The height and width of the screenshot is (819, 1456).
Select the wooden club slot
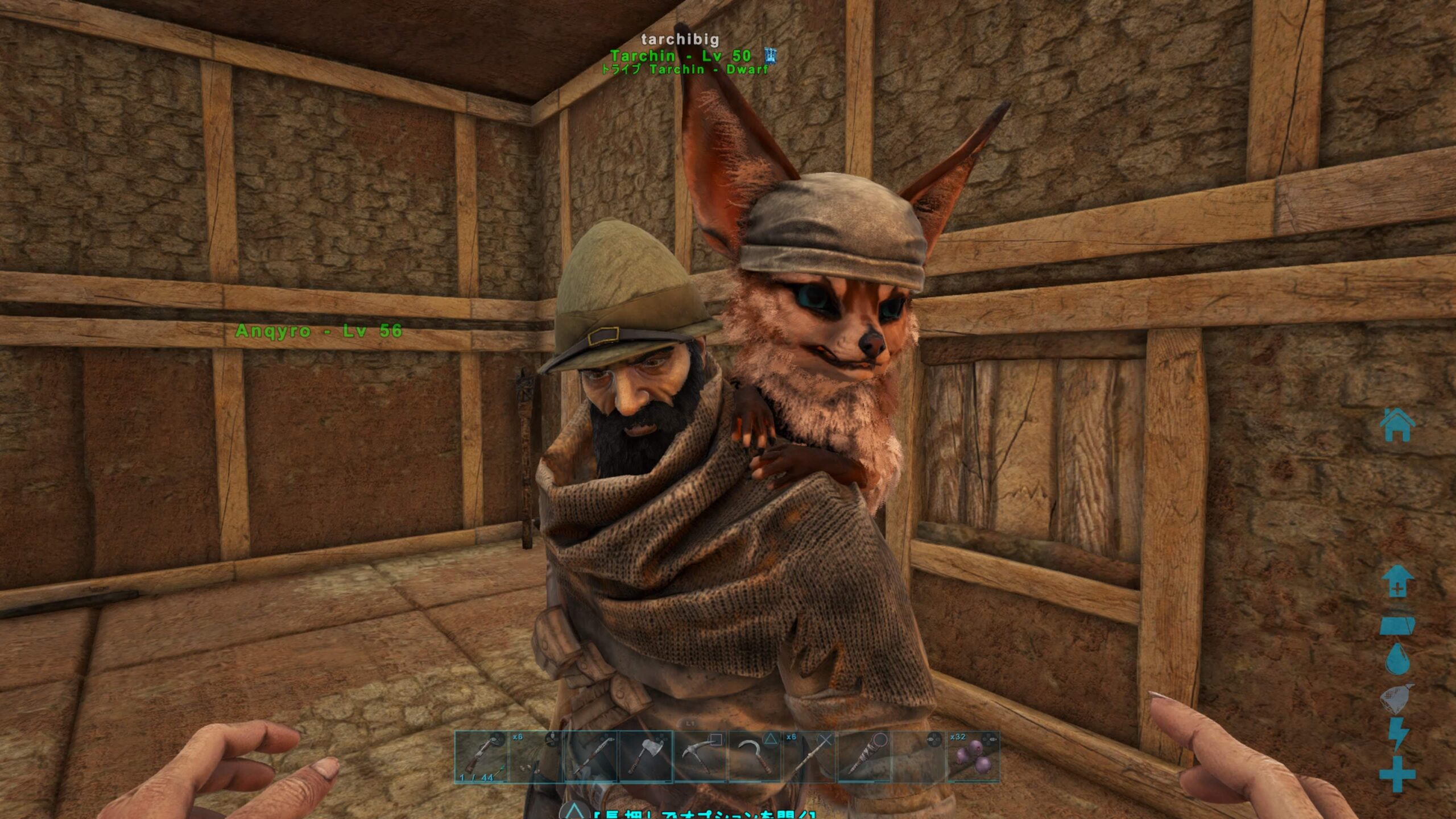(864, 757)
